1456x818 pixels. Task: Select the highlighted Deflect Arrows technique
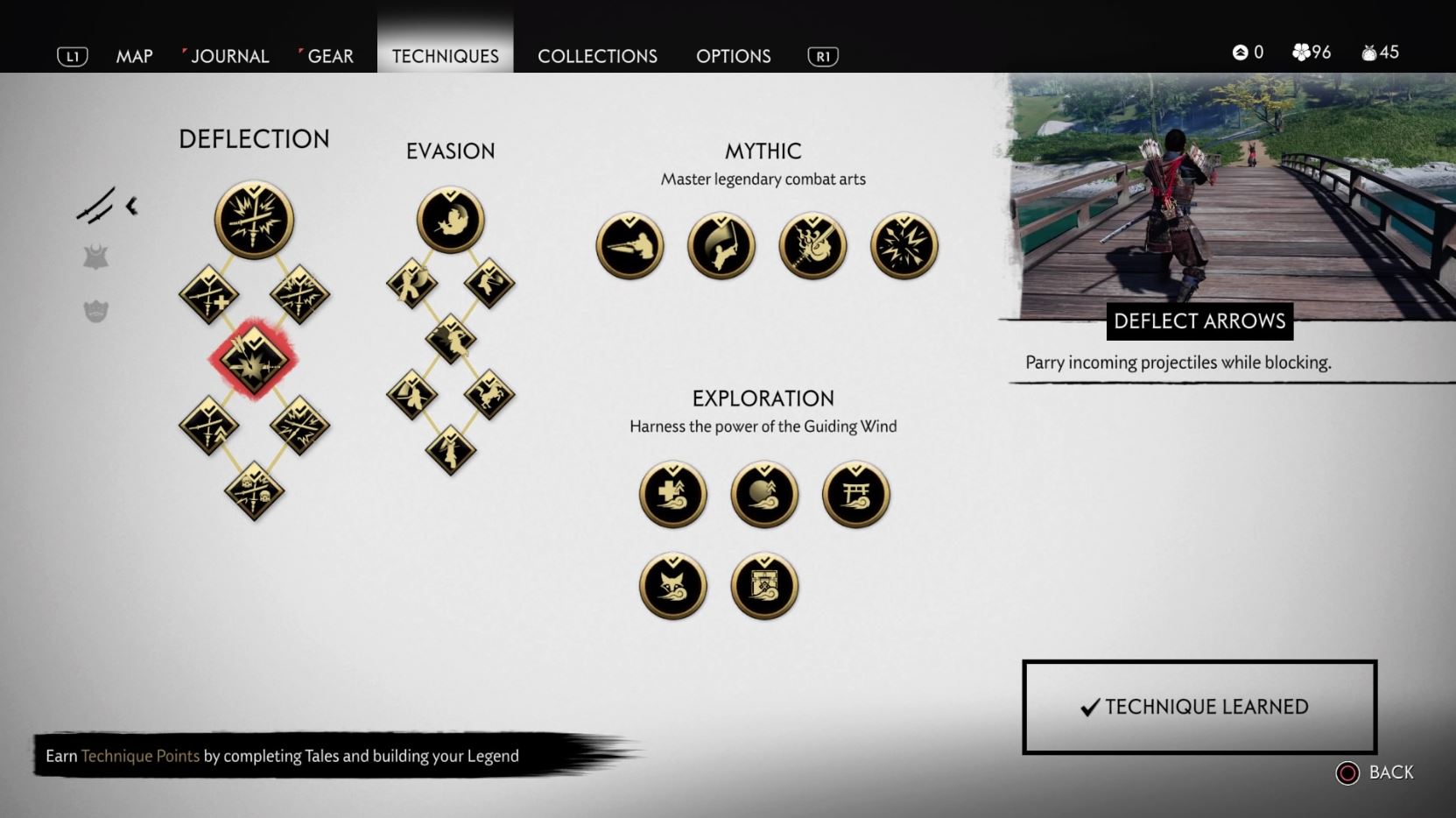[x=254, y=359]
